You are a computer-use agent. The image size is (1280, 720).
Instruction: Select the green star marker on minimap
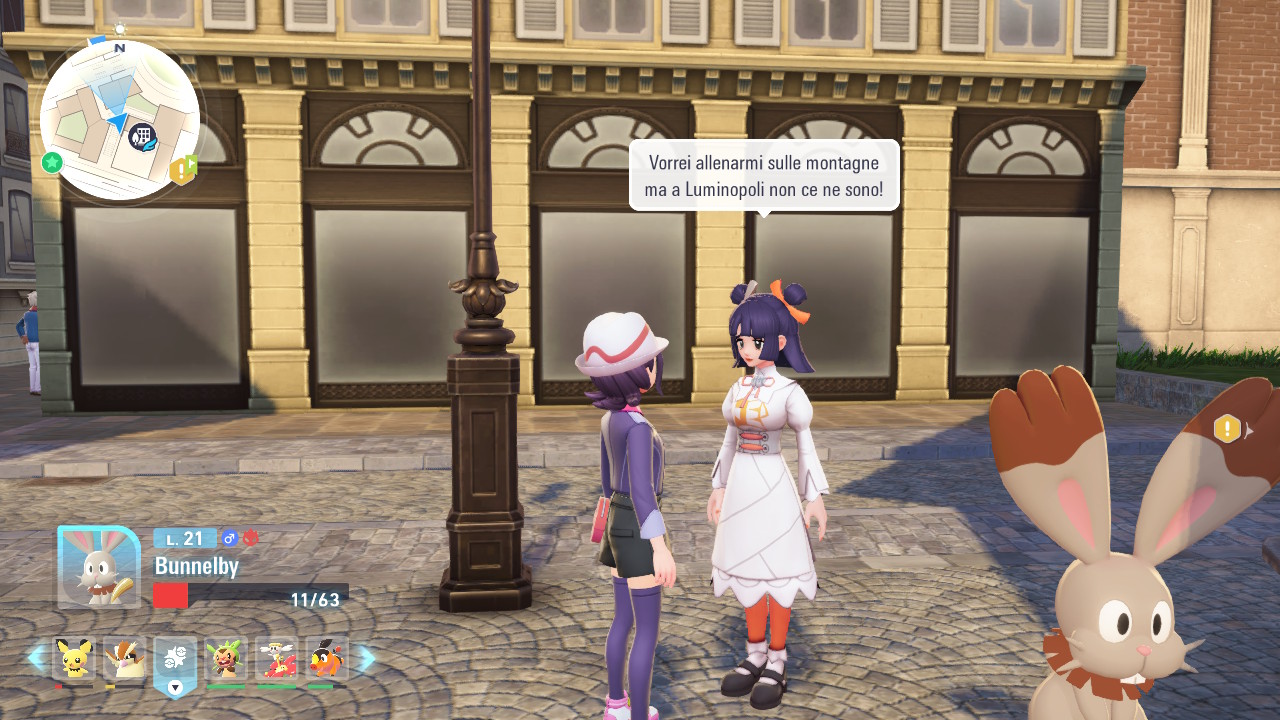pyautogui.click(x=52, y=162)
